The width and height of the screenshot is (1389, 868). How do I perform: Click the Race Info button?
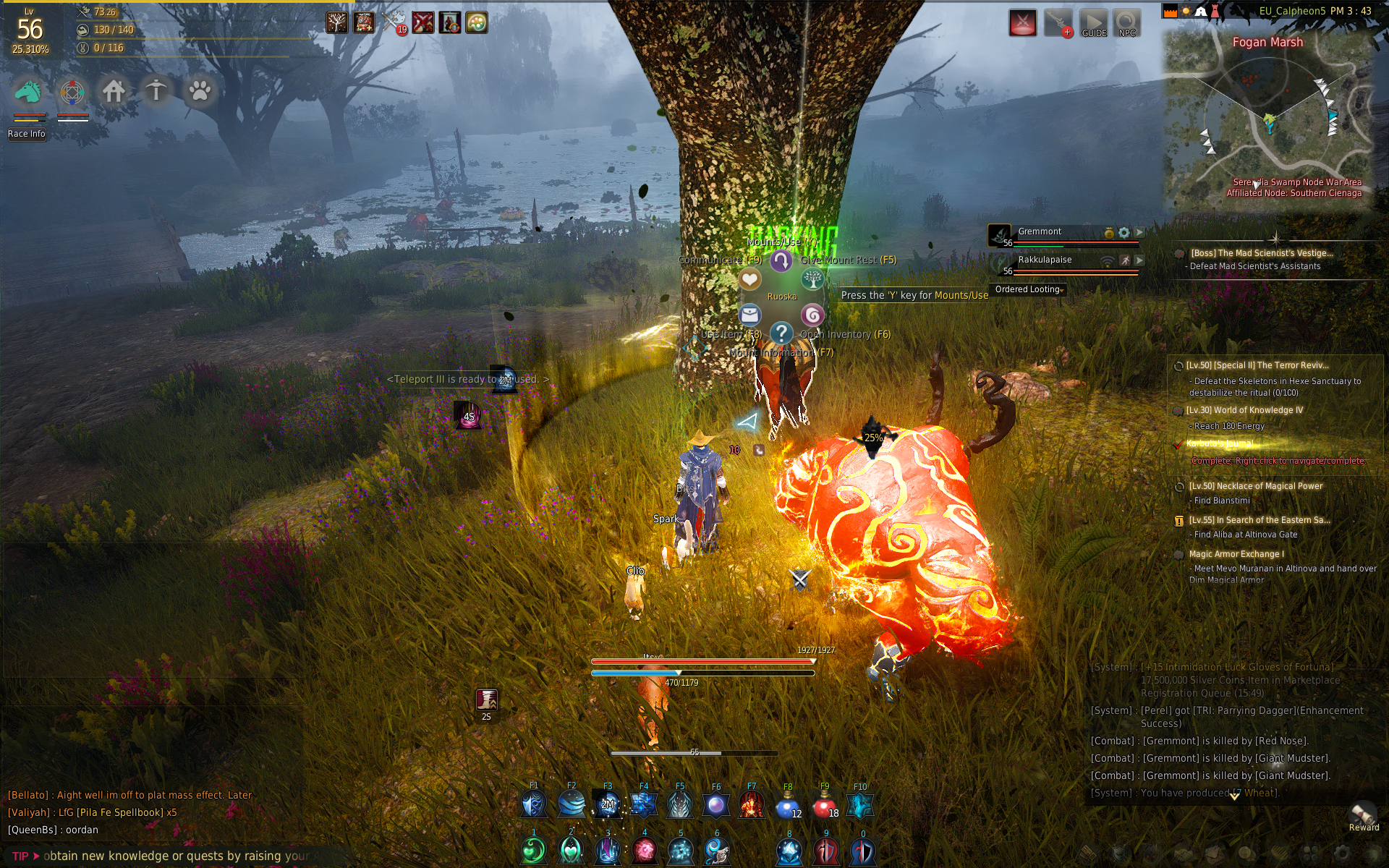[x=27, y=134]
